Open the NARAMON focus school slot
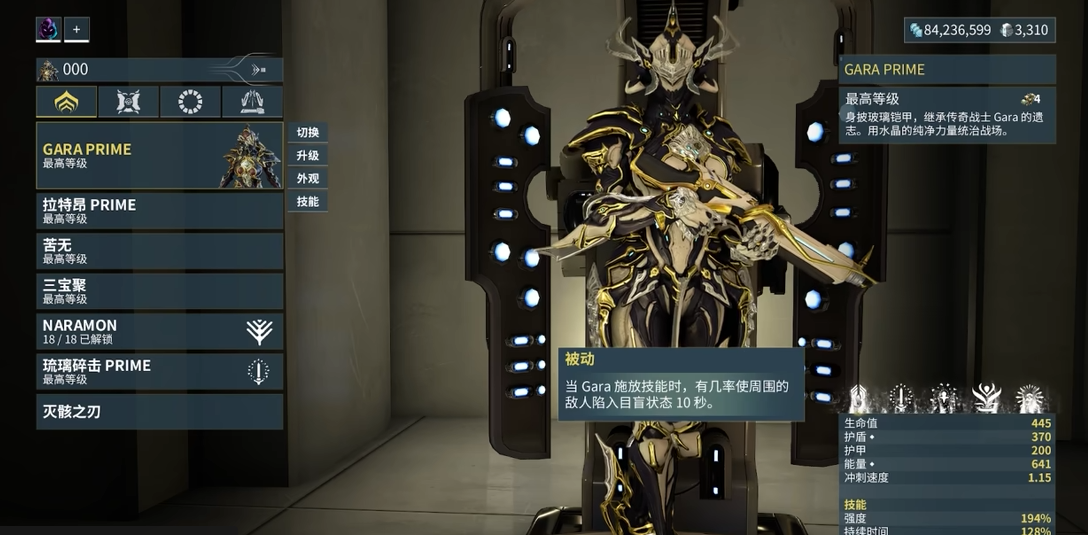 tap(159, 331)
